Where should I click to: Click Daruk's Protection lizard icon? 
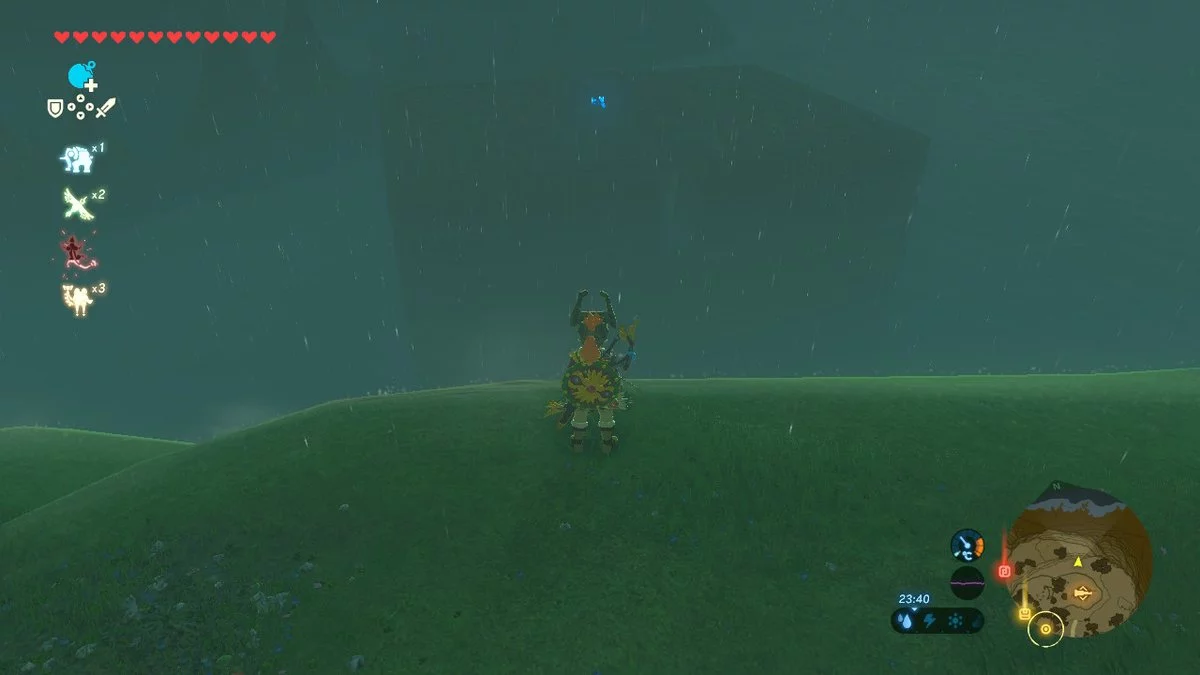point(74,251)
